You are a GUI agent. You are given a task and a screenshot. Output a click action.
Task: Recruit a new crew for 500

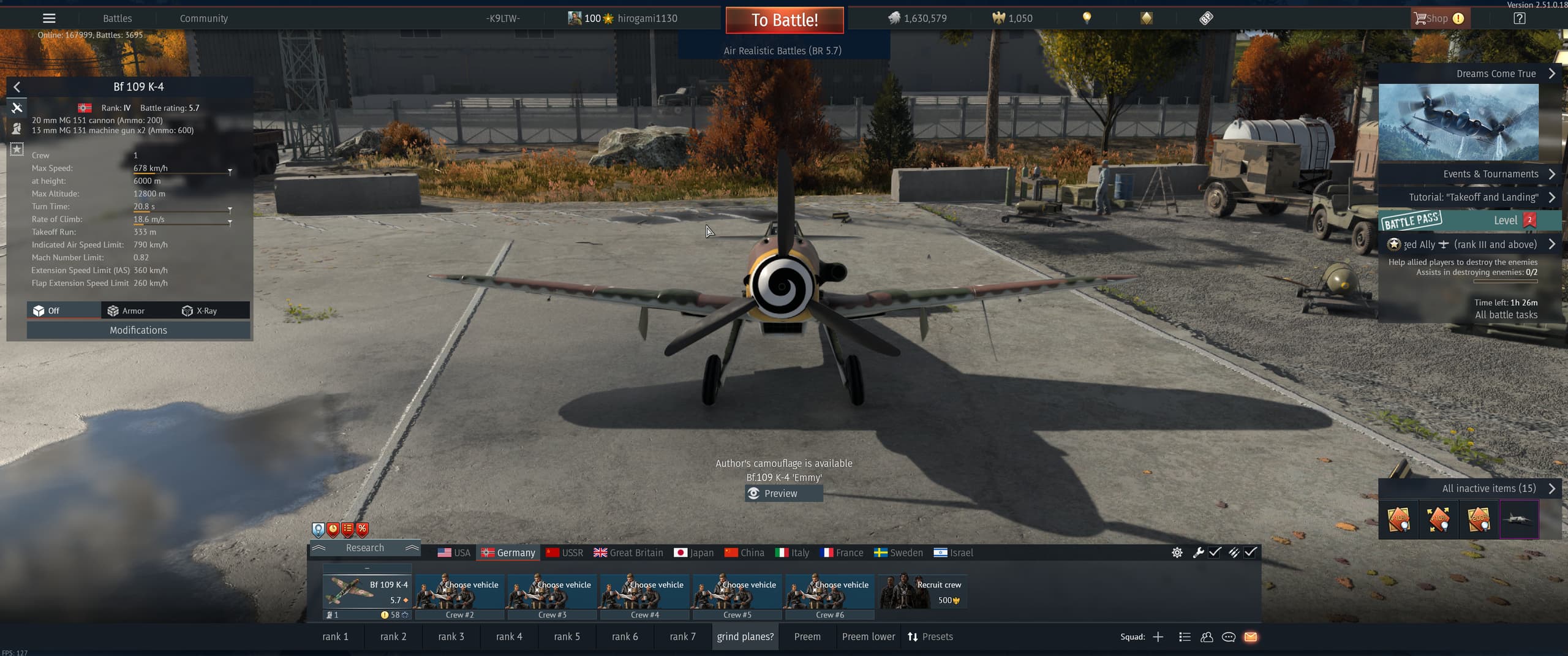923,592
